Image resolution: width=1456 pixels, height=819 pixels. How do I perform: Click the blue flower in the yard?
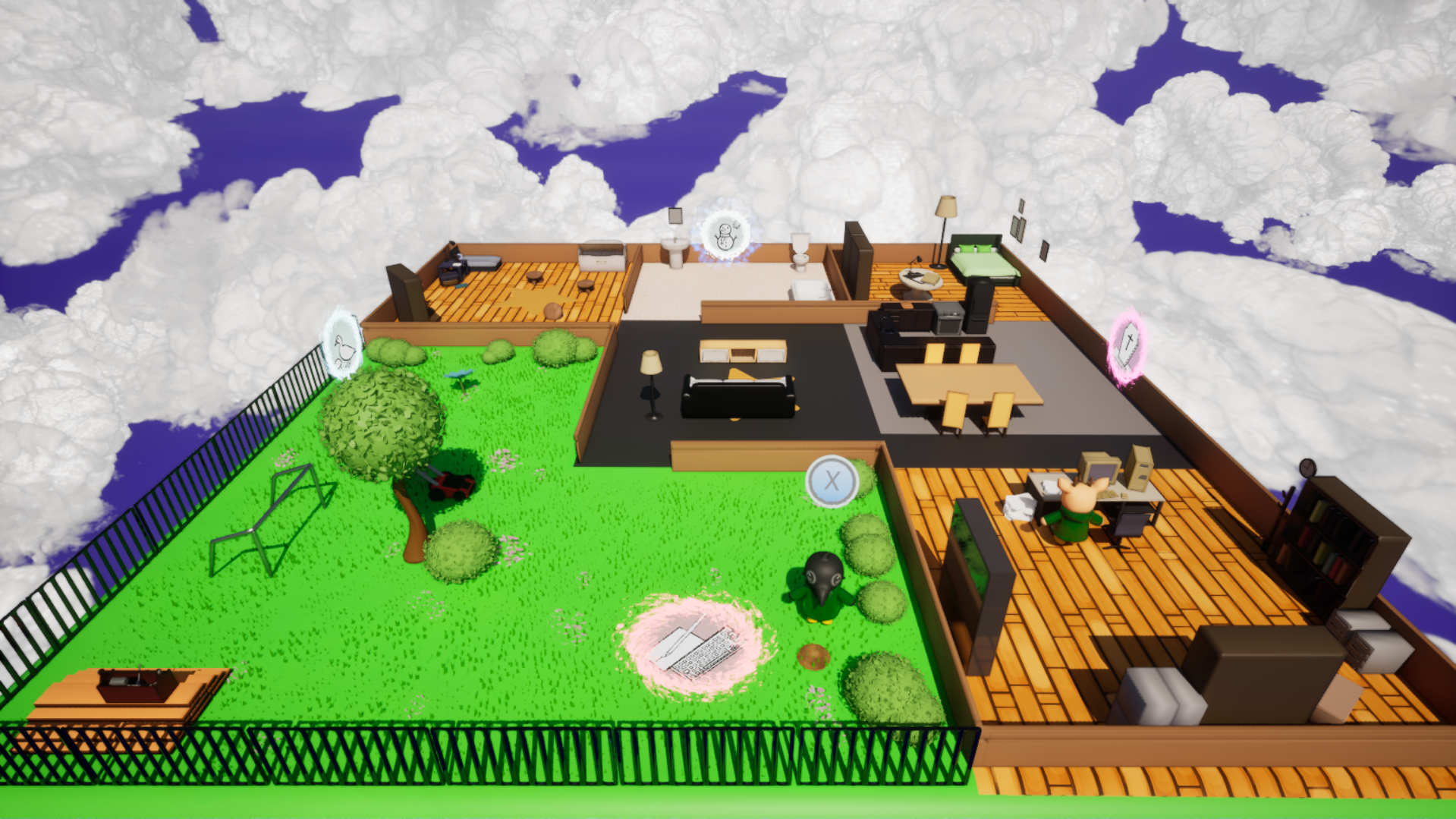[459, 372]
